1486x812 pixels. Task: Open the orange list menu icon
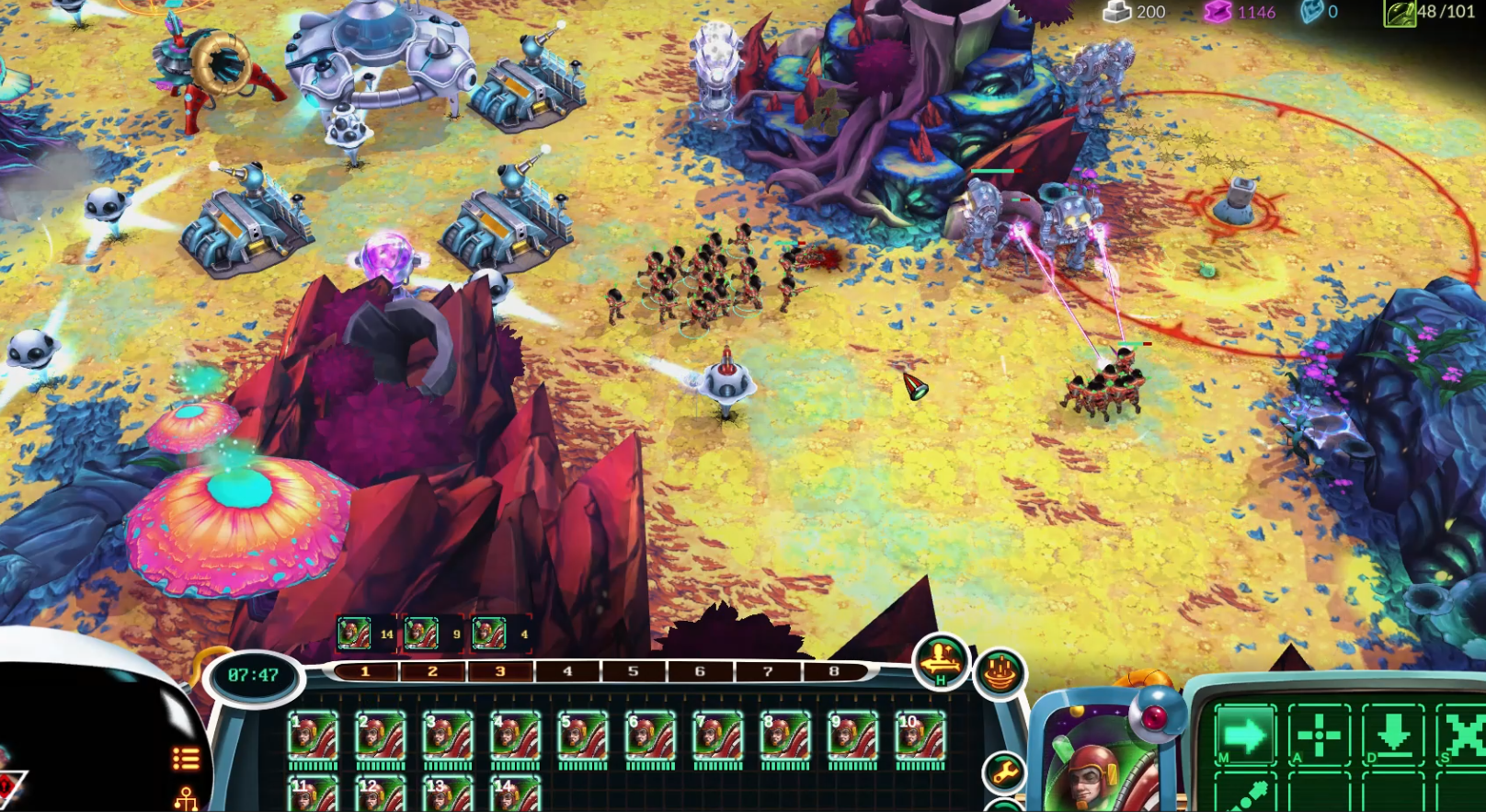[186, 759]
